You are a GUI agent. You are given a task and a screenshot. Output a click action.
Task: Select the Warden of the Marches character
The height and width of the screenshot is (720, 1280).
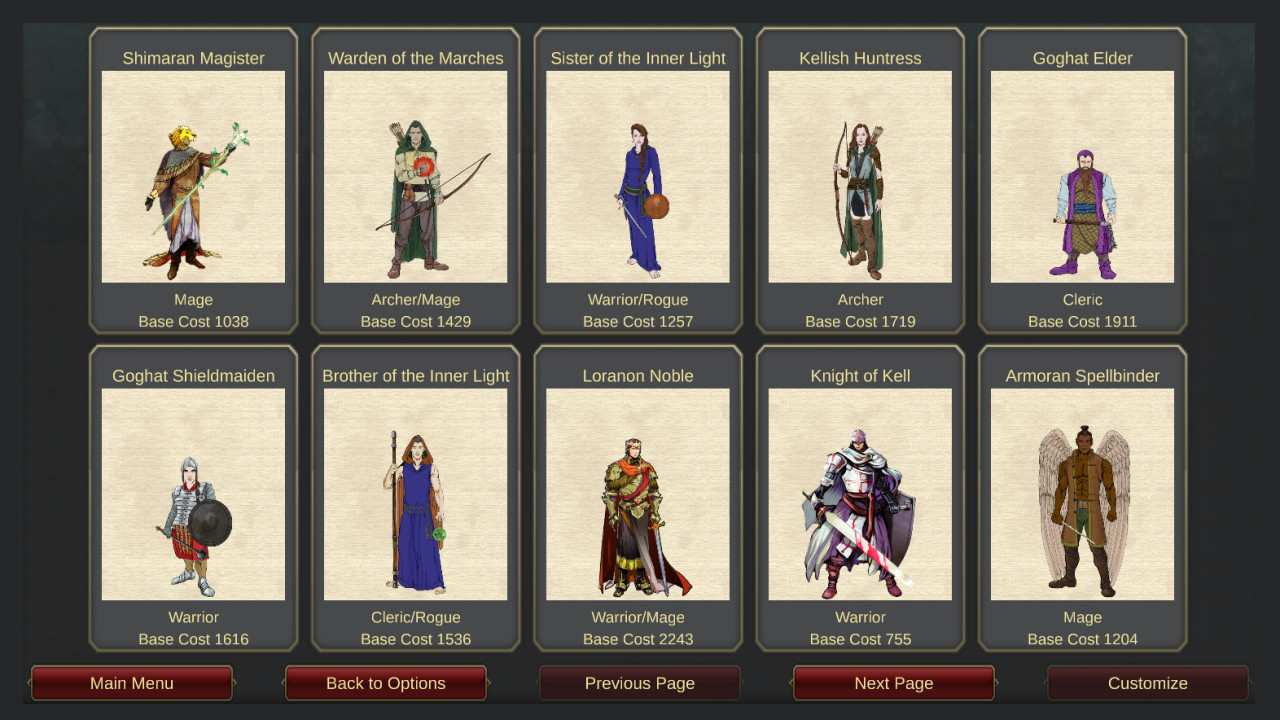pyautogui.click(x=415, y=180)
